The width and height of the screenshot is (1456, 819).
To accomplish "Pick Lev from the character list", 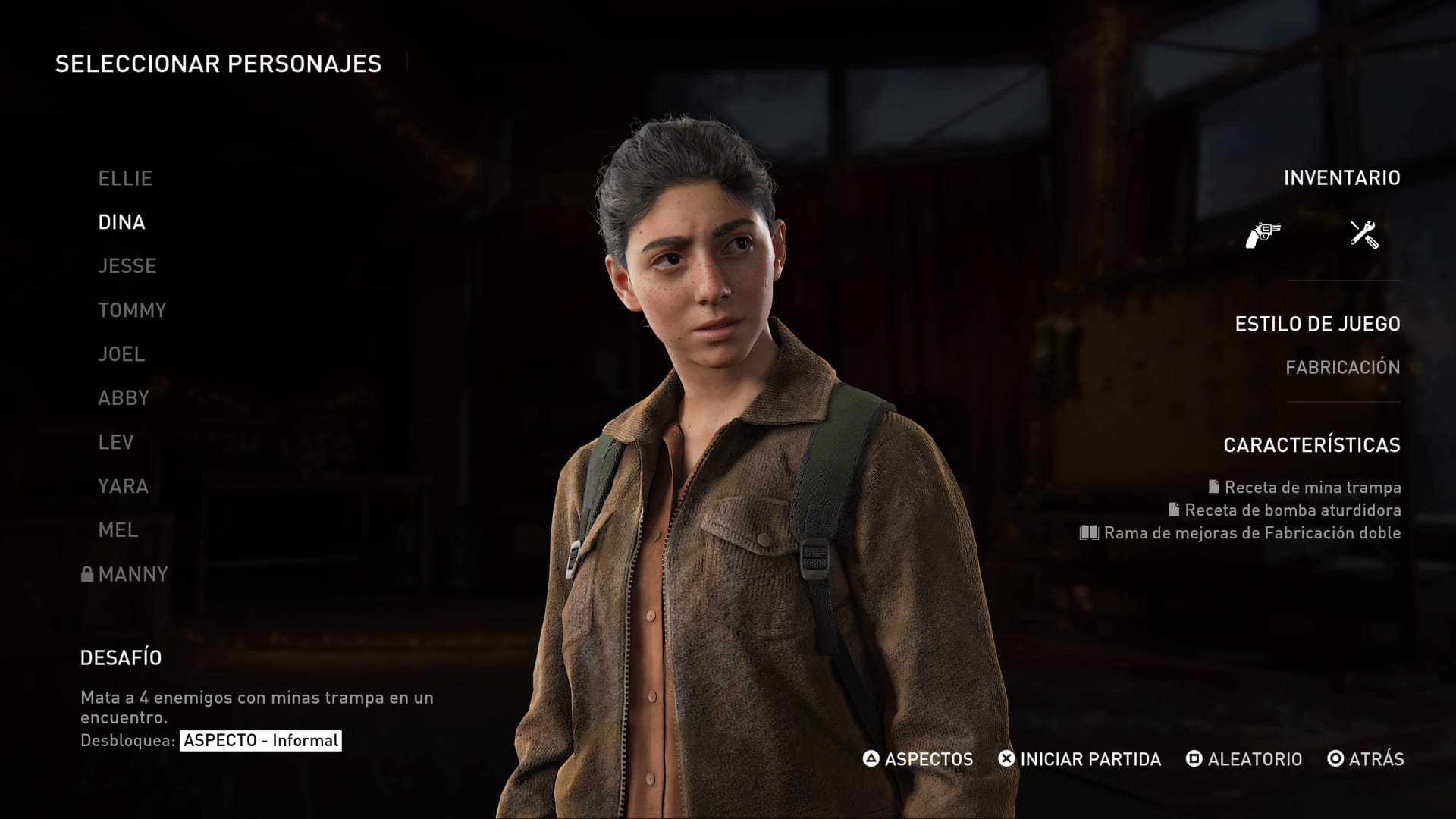I will [x=116, y=442].
